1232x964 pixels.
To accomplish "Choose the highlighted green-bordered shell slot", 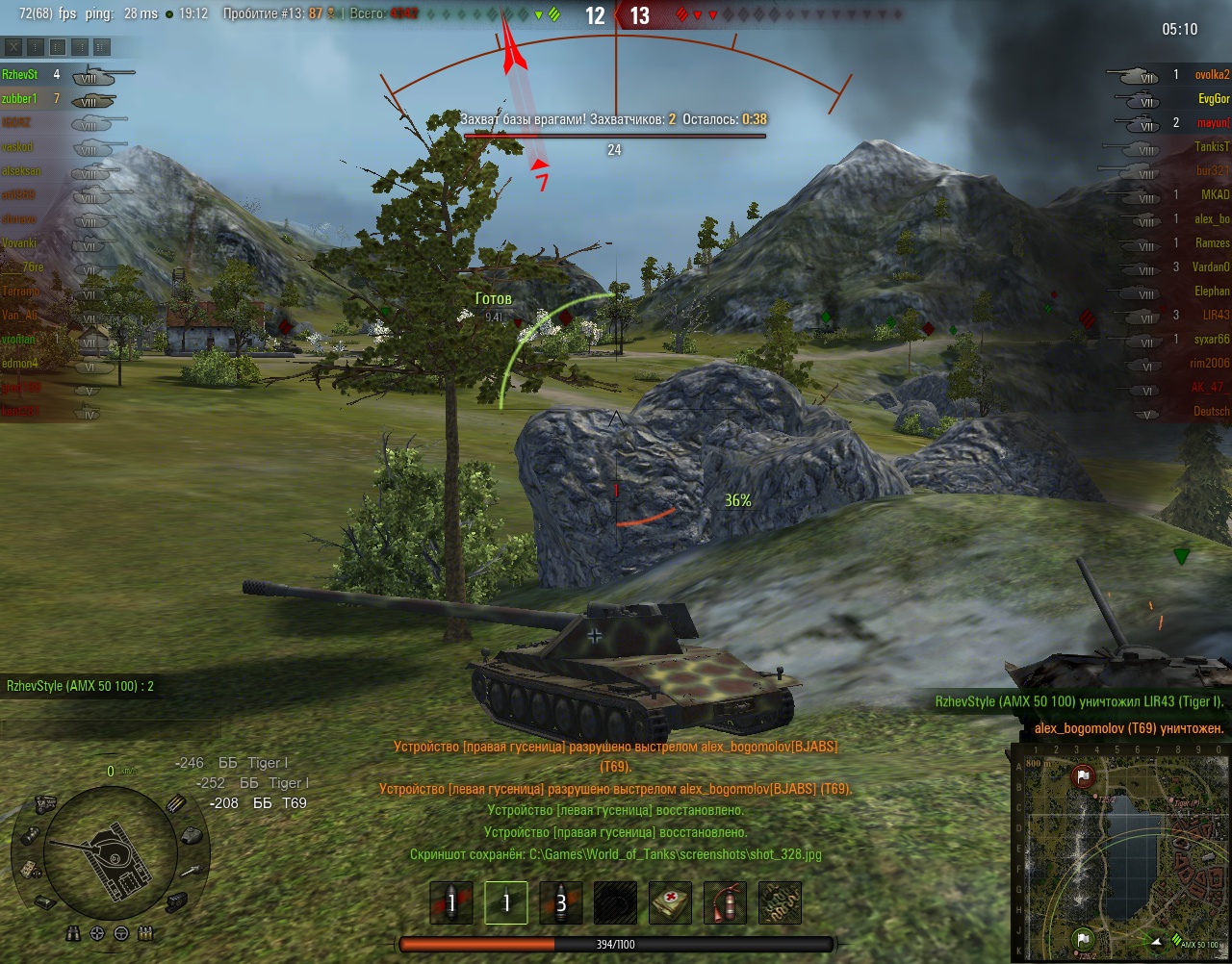I will (506, 903).
